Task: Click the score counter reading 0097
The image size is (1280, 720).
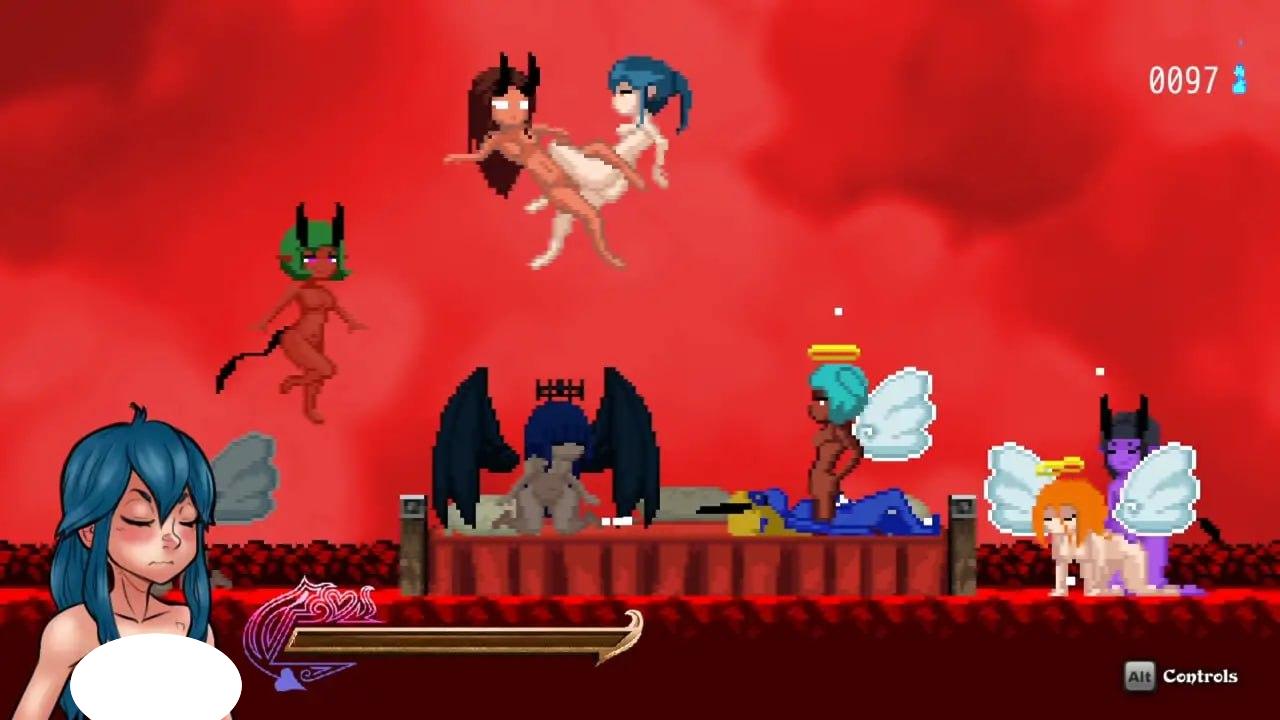Action: (1184, 76)
